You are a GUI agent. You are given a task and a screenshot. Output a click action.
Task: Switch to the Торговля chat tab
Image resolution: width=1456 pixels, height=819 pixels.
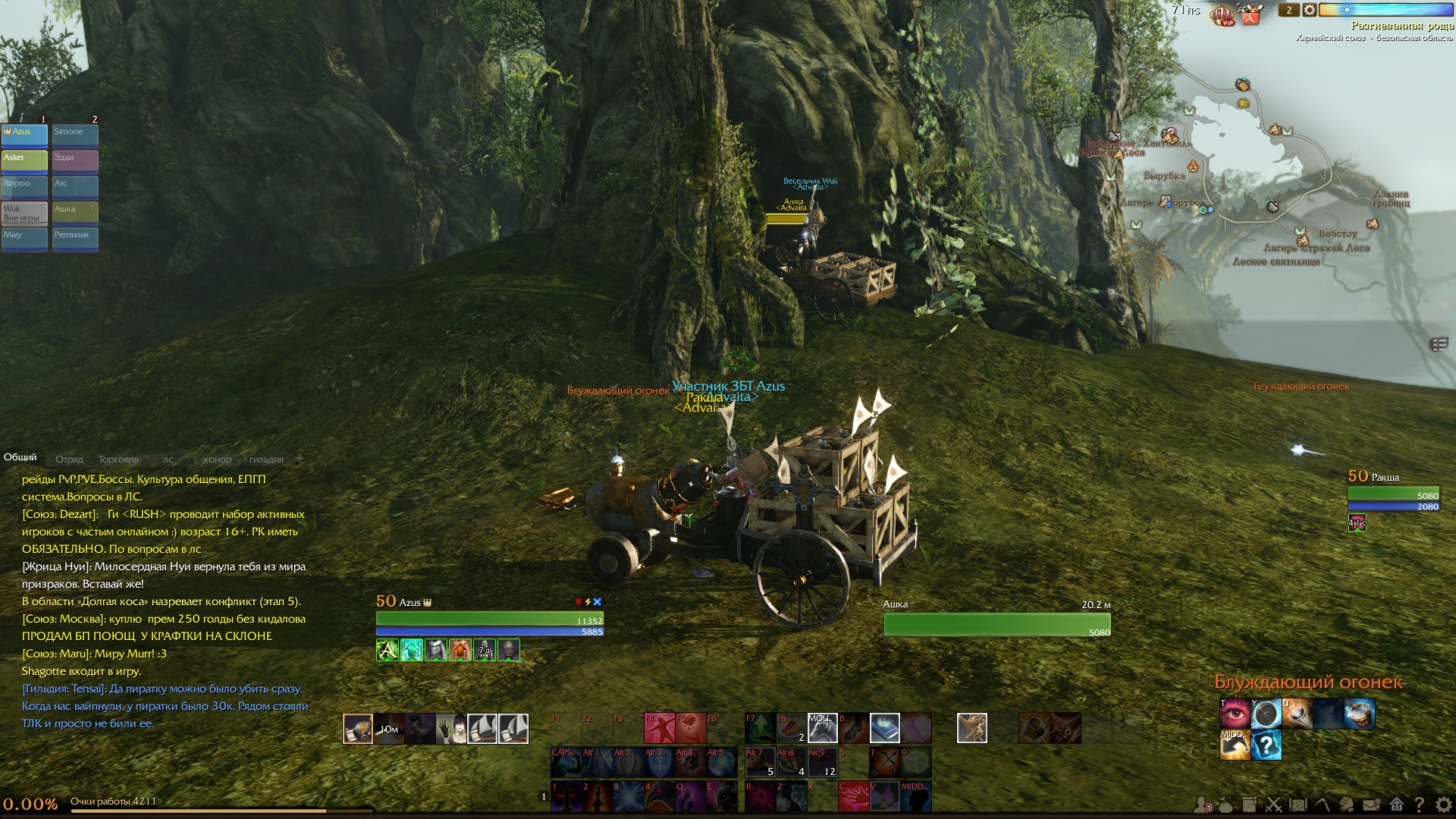pyautogui.click(x=118, y=460)
